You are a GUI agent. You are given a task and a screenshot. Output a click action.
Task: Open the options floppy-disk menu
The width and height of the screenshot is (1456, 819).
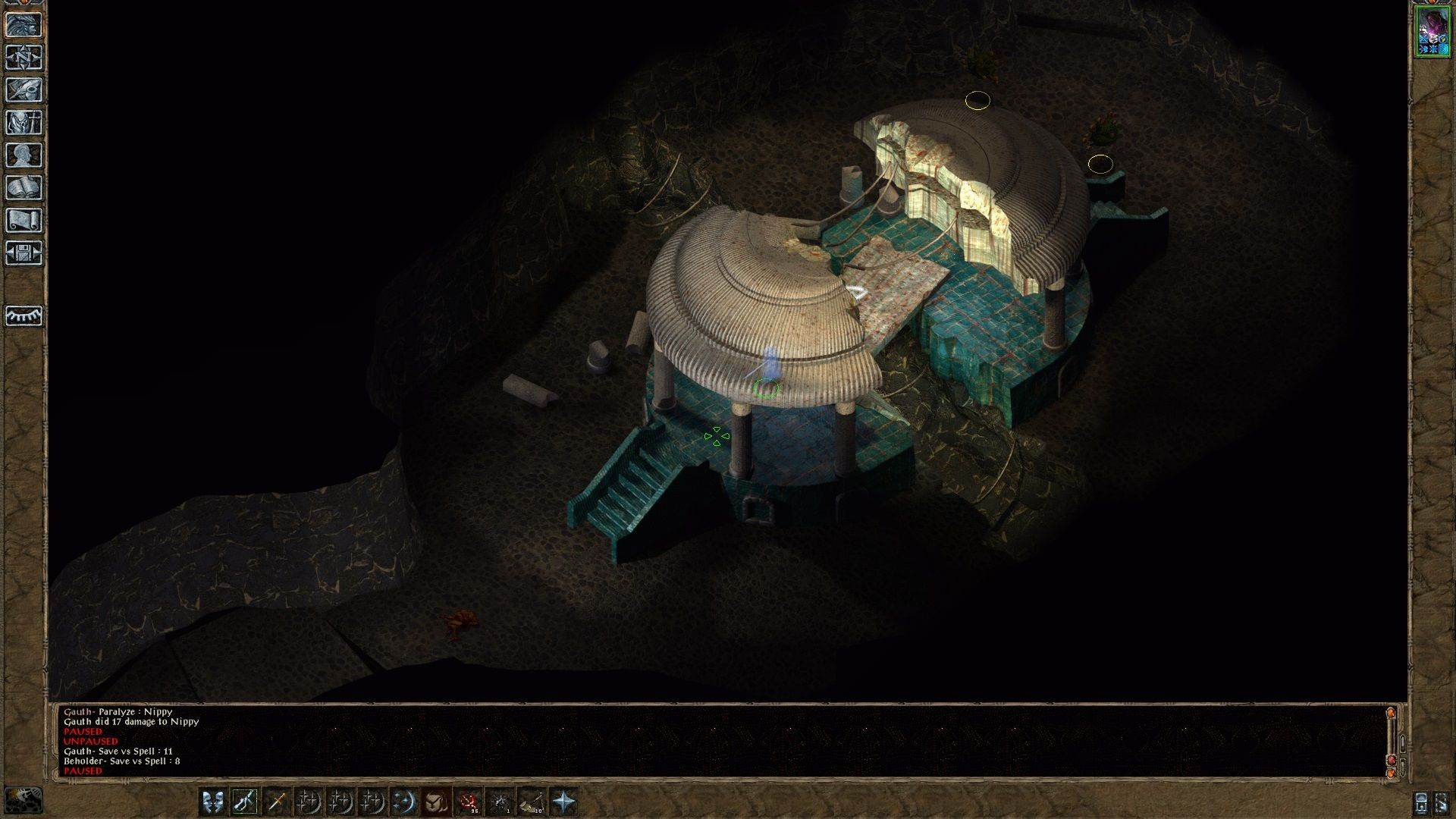[24, 253]
